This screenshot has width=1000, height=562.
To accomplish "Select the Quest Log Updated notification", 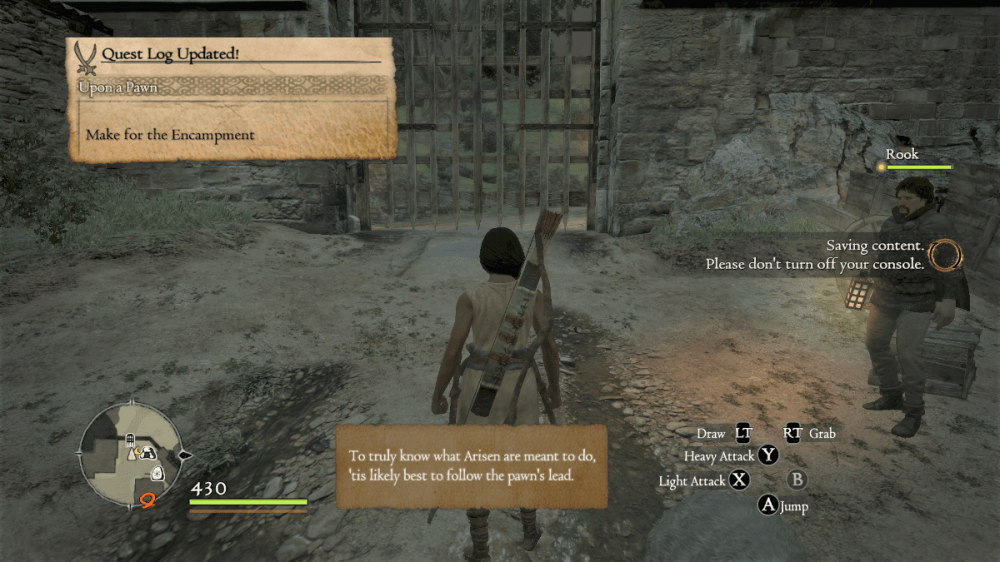I will tap(232, 99).
